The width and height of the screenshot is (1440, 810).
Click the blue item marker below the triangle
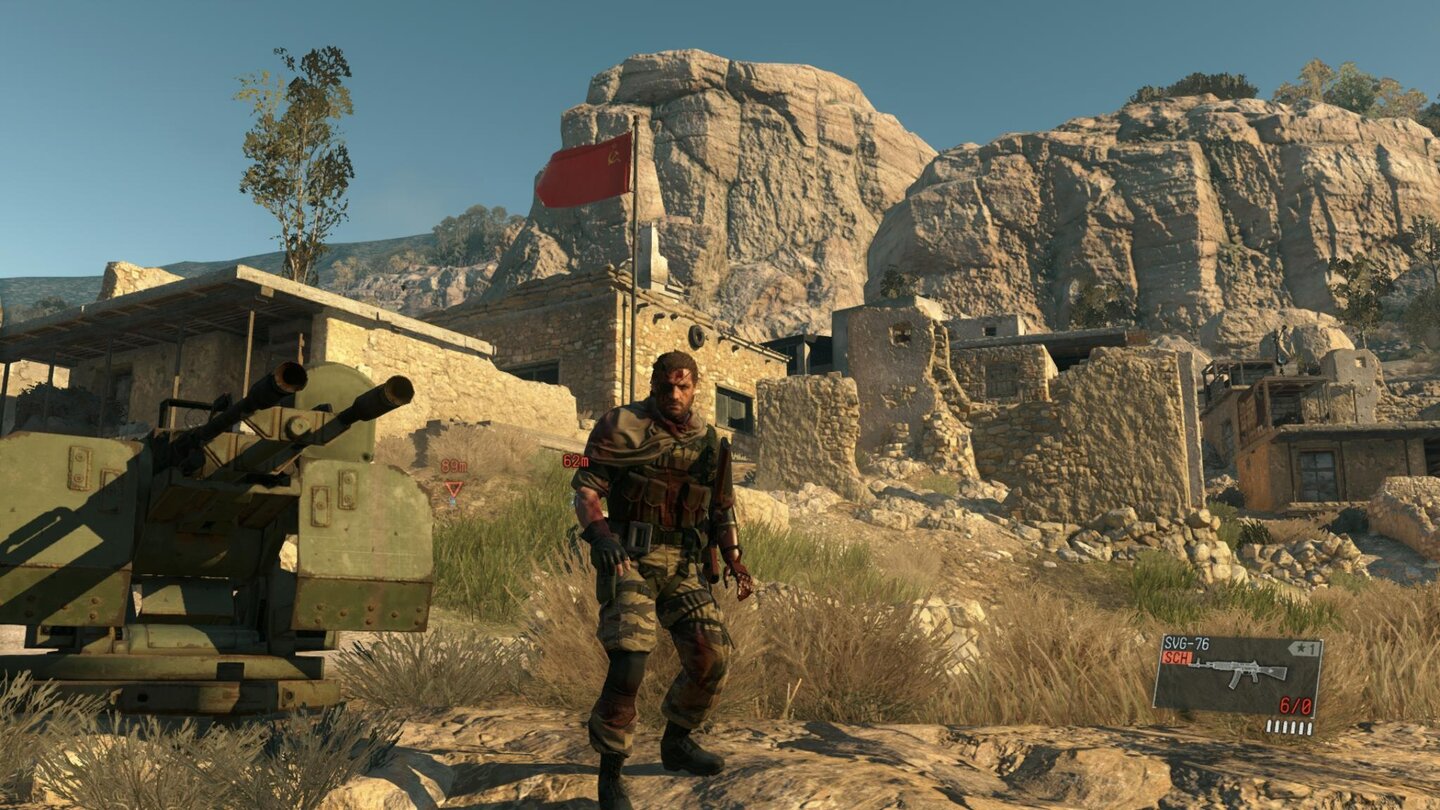pos(452,500)
